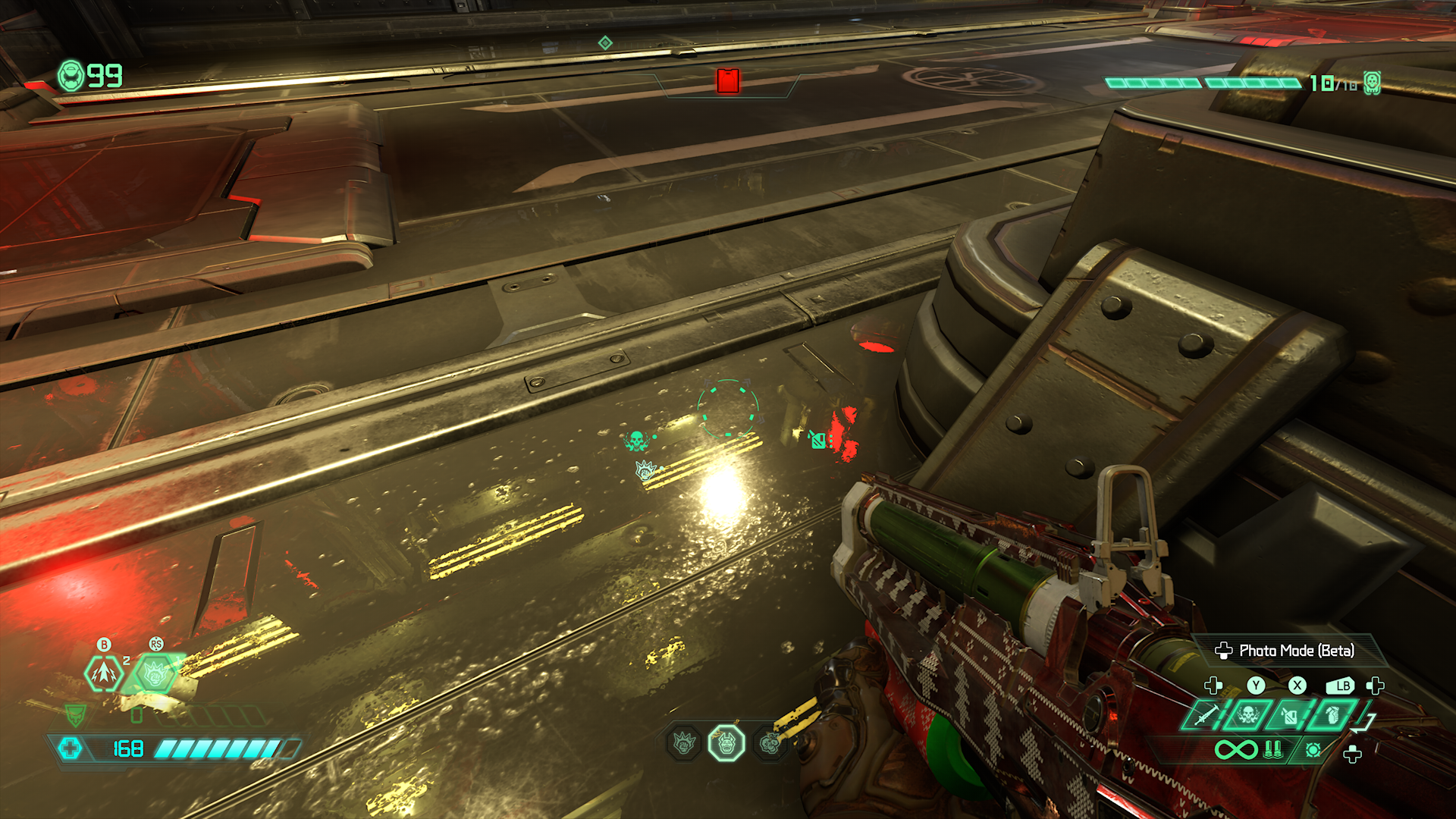Choose the frag grenade equipment slot
The width and height of the screenshot is (1456, 819).
click(1332, 714)
